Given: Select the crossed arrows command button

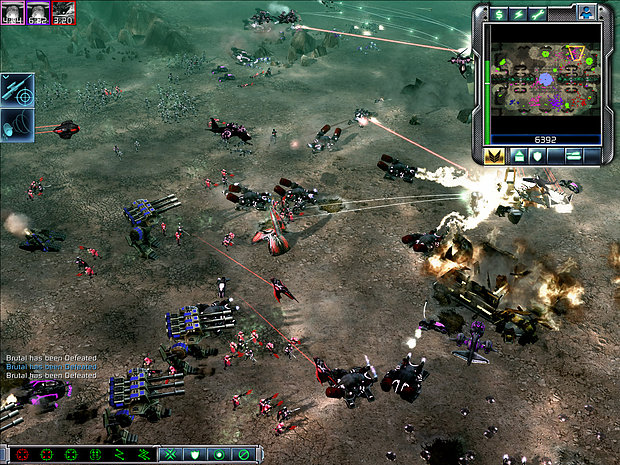Looking at the screenshot, I should click(x=171, y=454).
